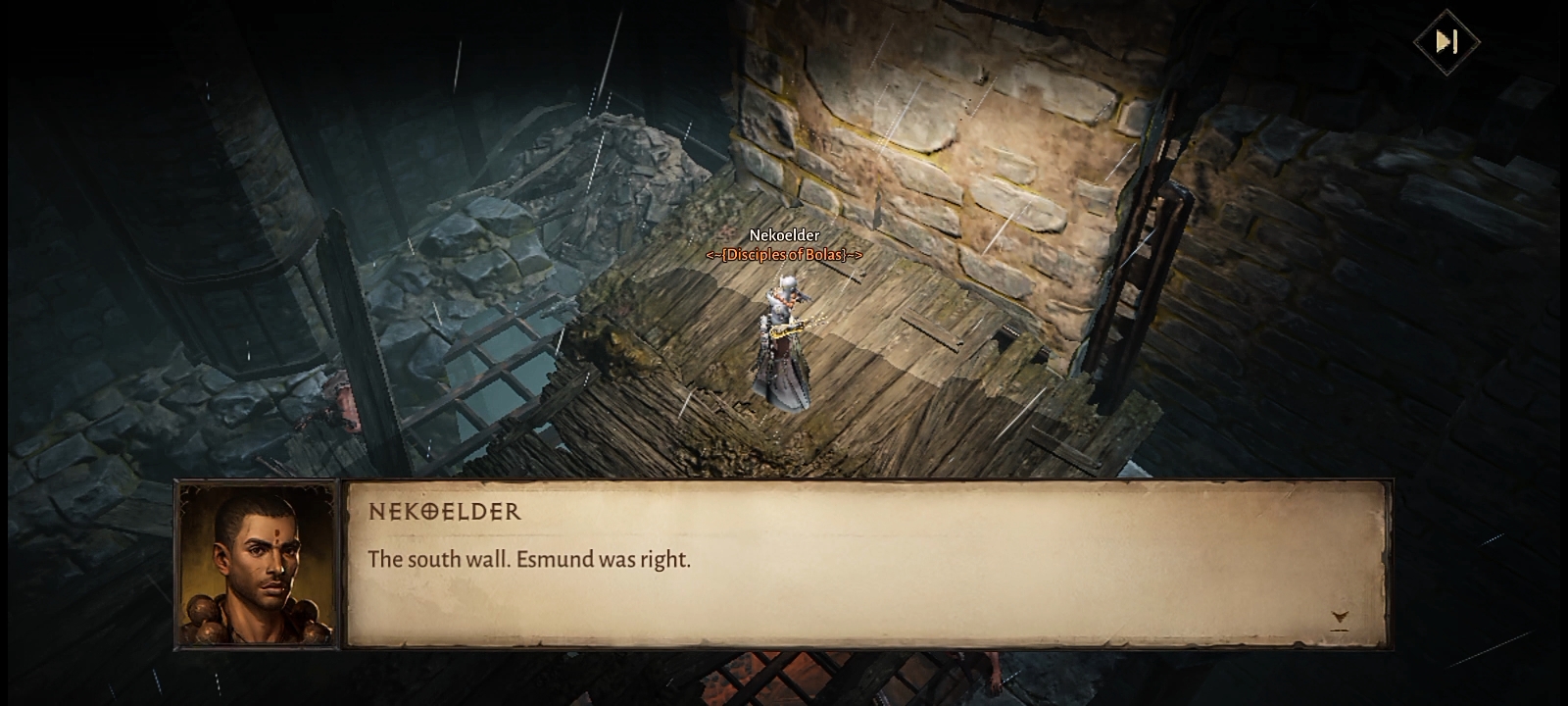The width and height of the screenshot is (1568, 706).
Task: Skip the cutscene with the skip button
Action: coord(1446,41)
